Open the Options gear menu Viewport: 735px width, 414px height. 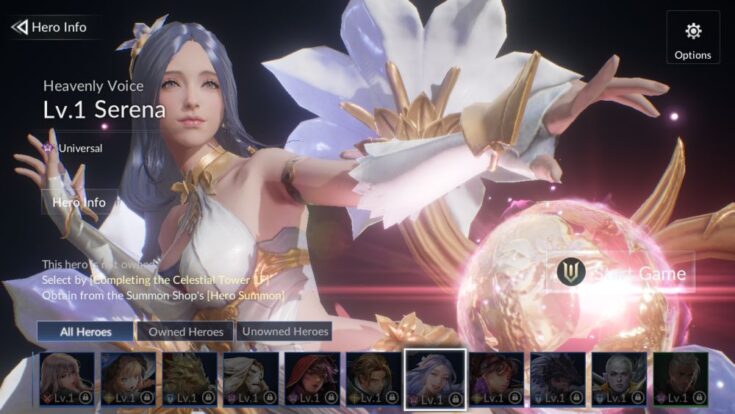click(692, 38)
